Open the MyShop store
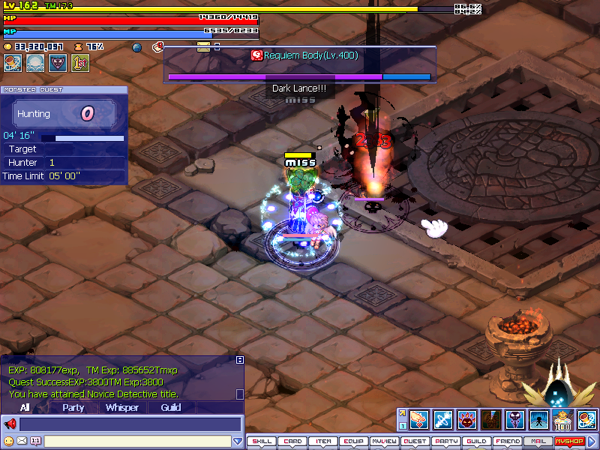Screen dimensions: 600x450 point(568,440)
